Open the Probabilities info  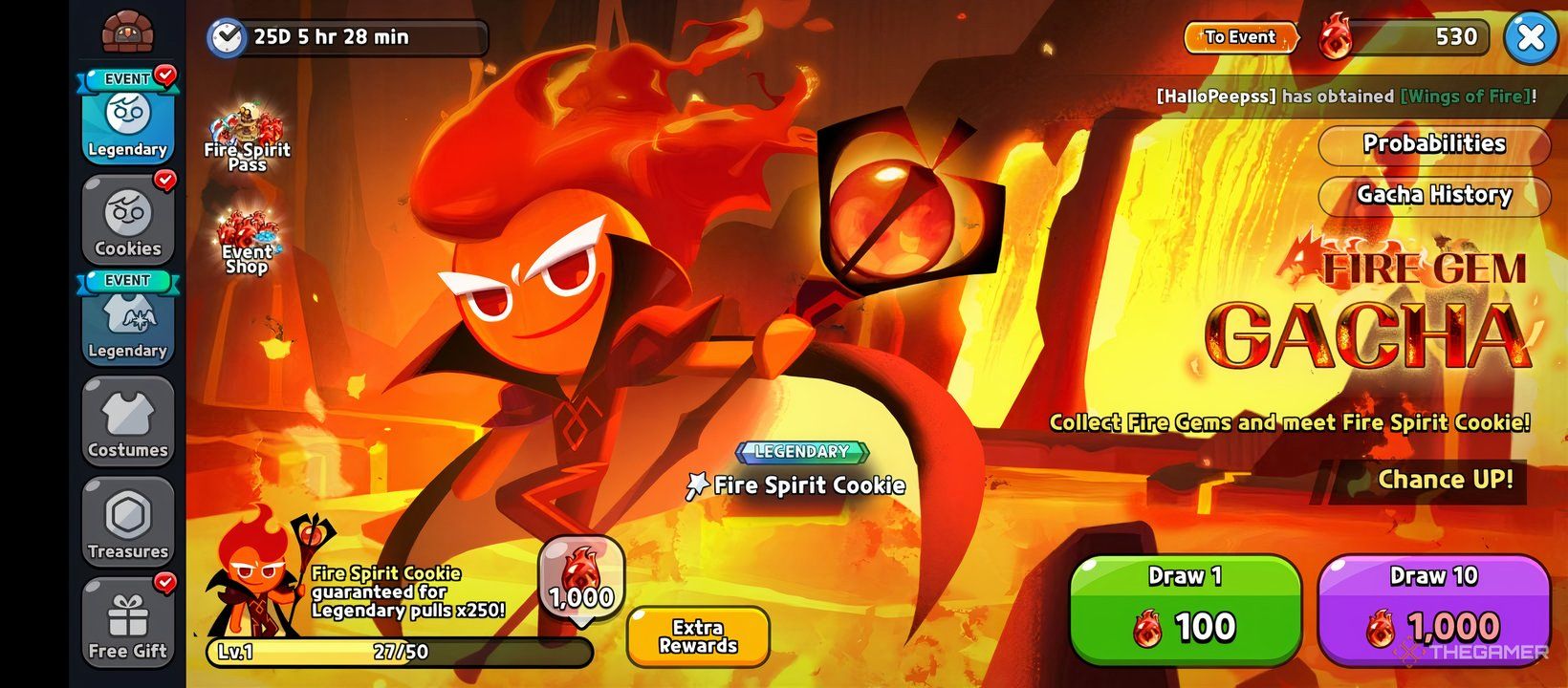1433,144
